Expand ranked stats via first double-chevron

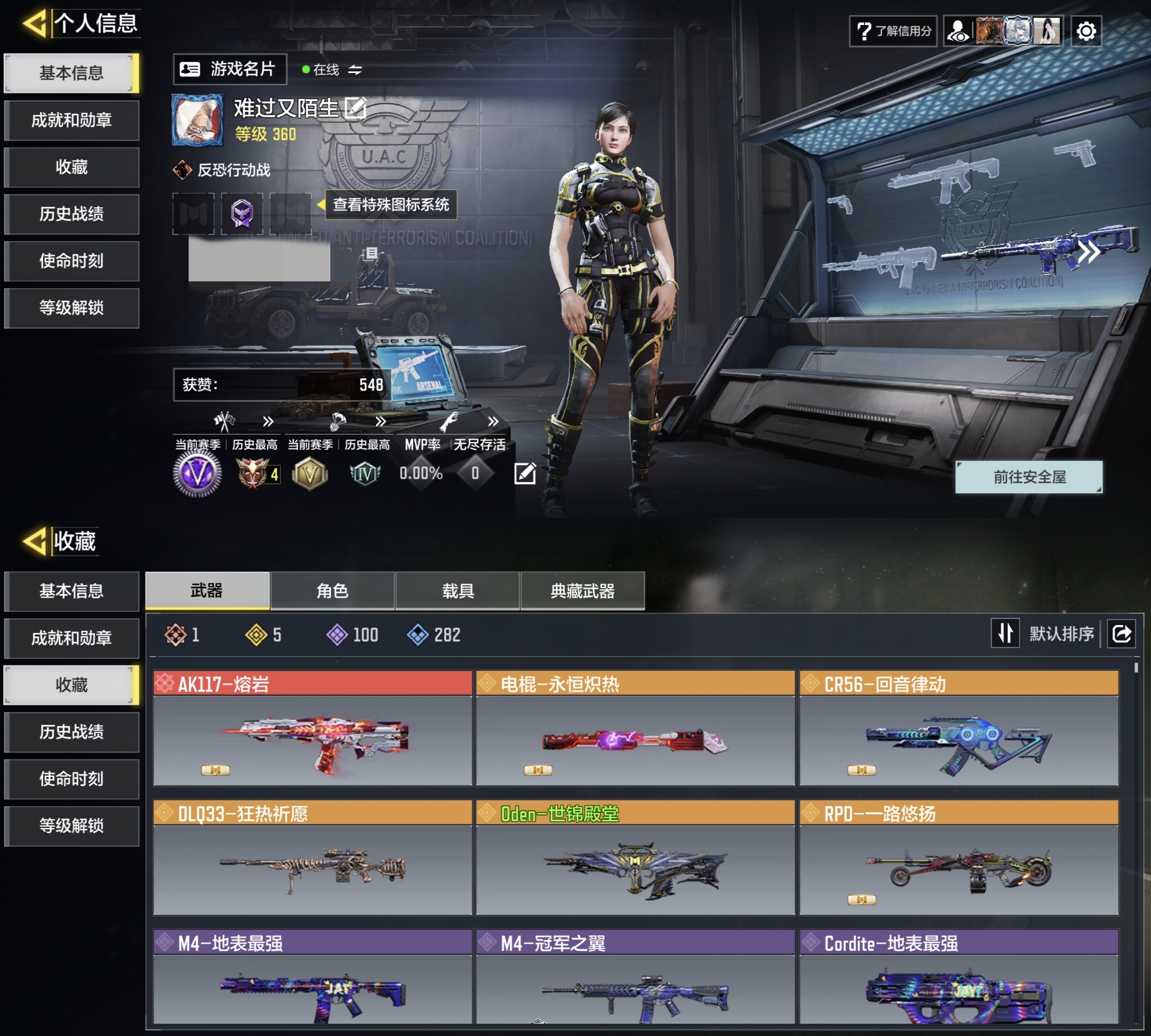click(x=267, y=421)
